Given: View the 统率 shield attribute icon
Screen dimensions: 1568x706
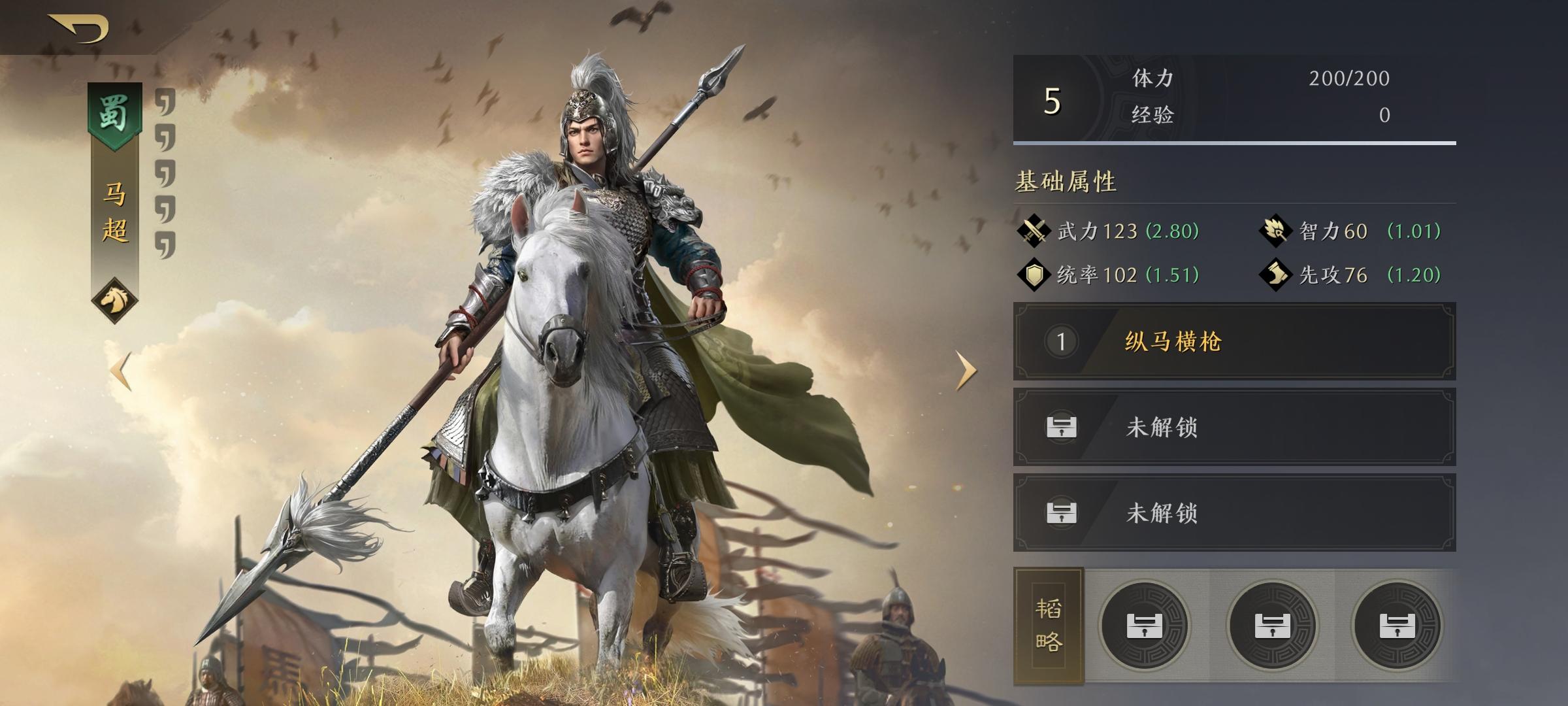Looking at the screenshot, I should click(1034, 275).
